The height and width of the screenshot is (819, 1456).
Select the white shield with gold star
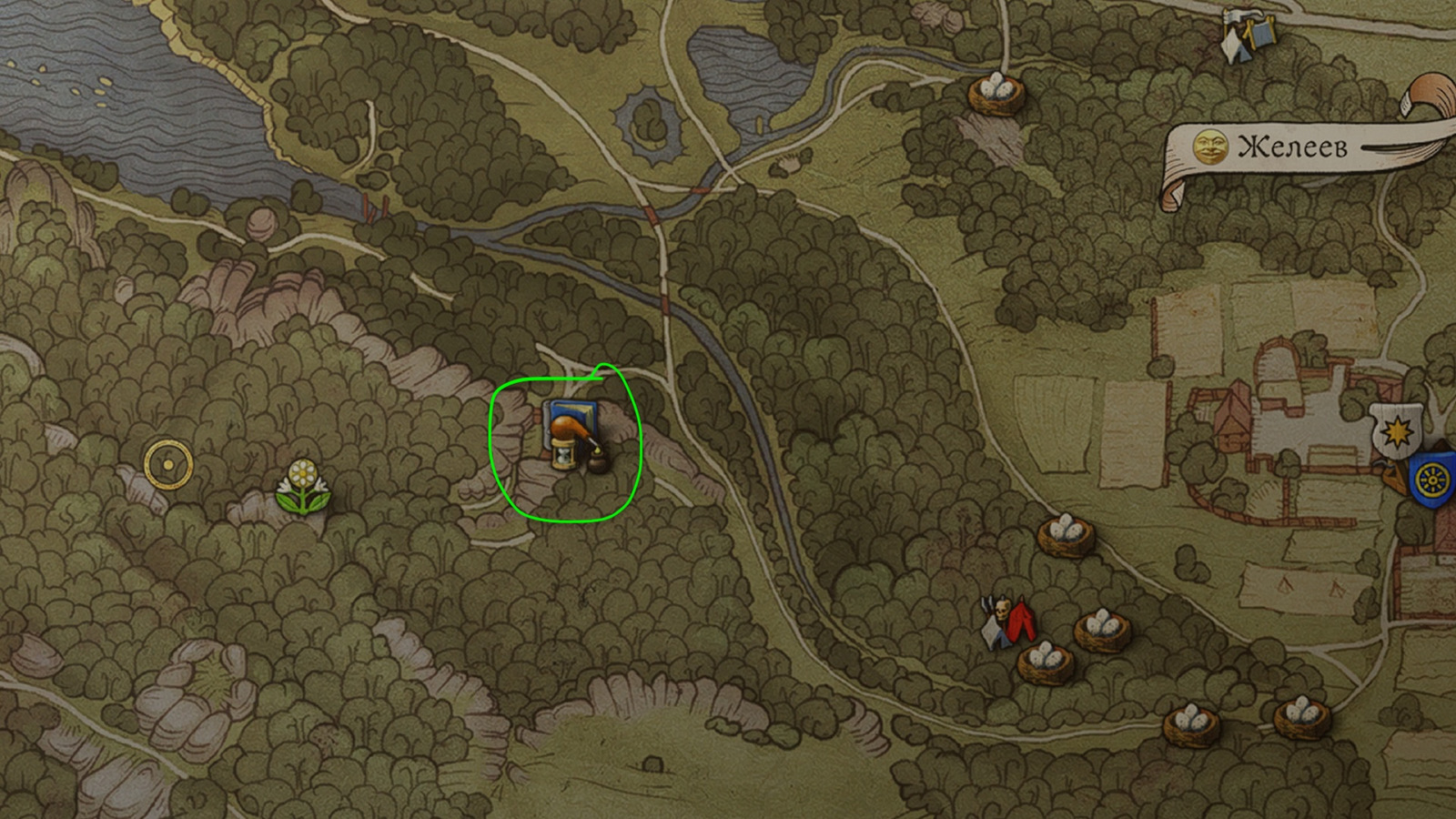tap(1396, 431)
